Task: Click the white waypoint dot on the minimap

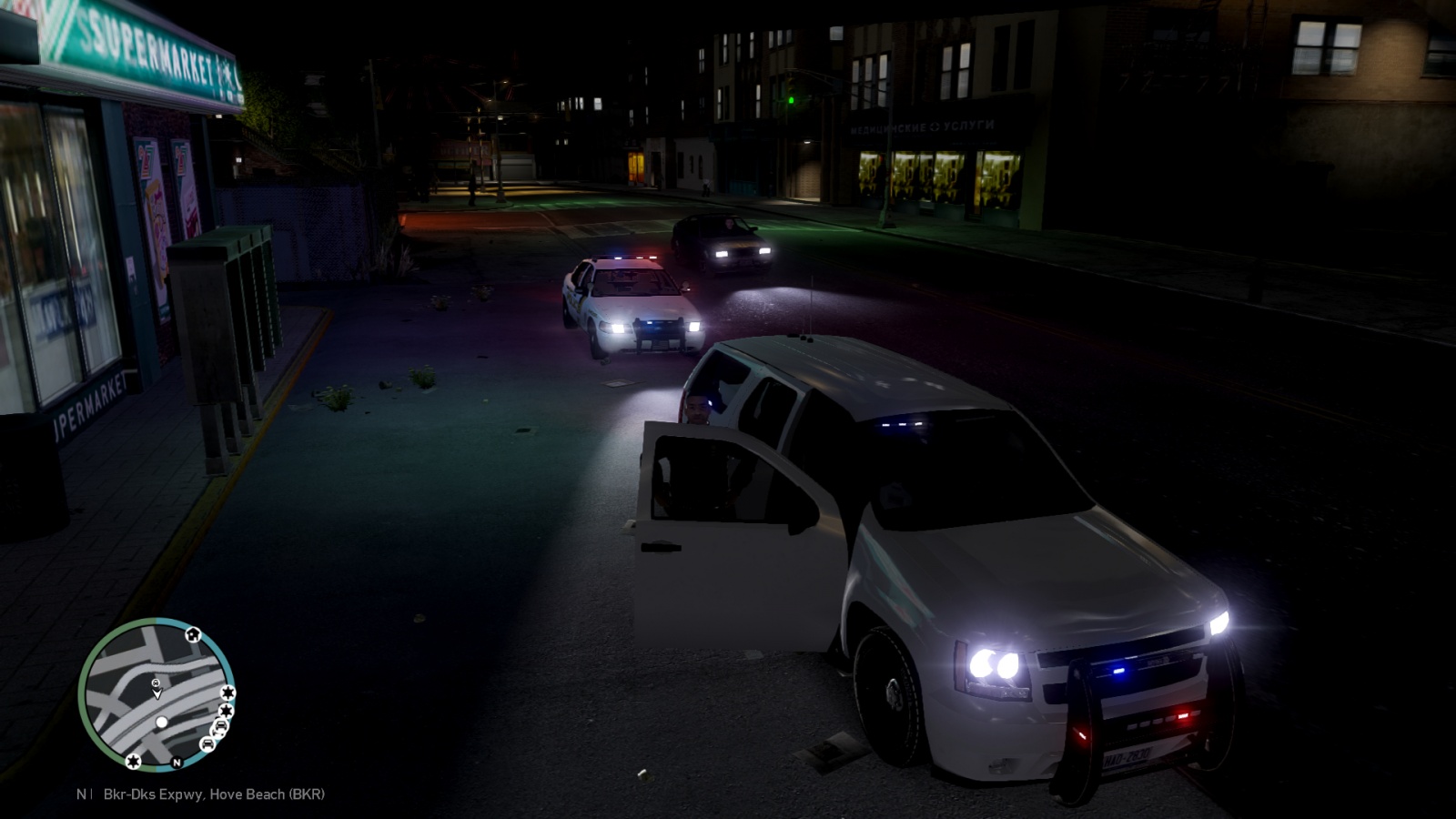Action: pos(162,723)
